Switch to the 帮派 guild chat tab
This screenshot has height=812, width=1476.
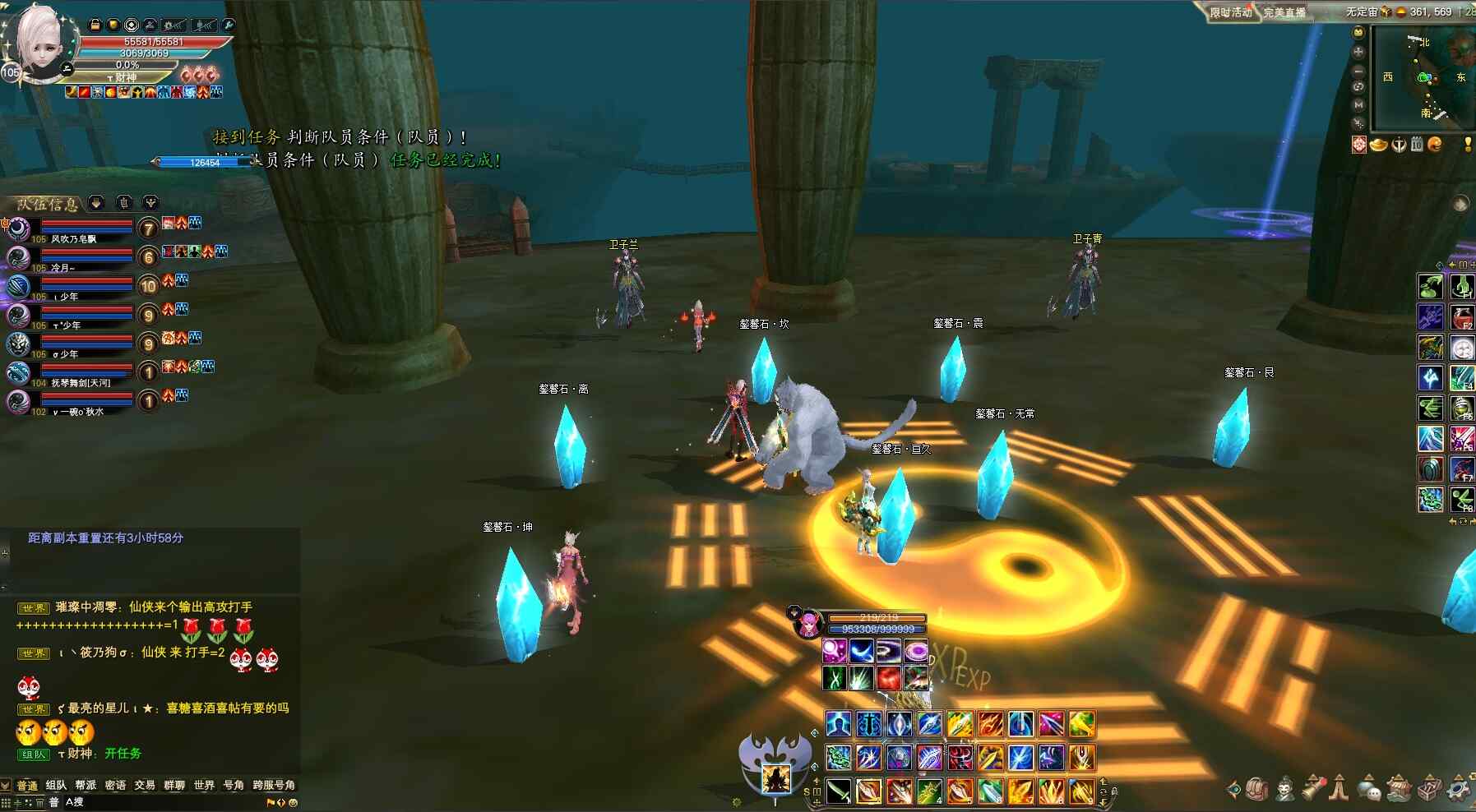click(x=86, y=786)
